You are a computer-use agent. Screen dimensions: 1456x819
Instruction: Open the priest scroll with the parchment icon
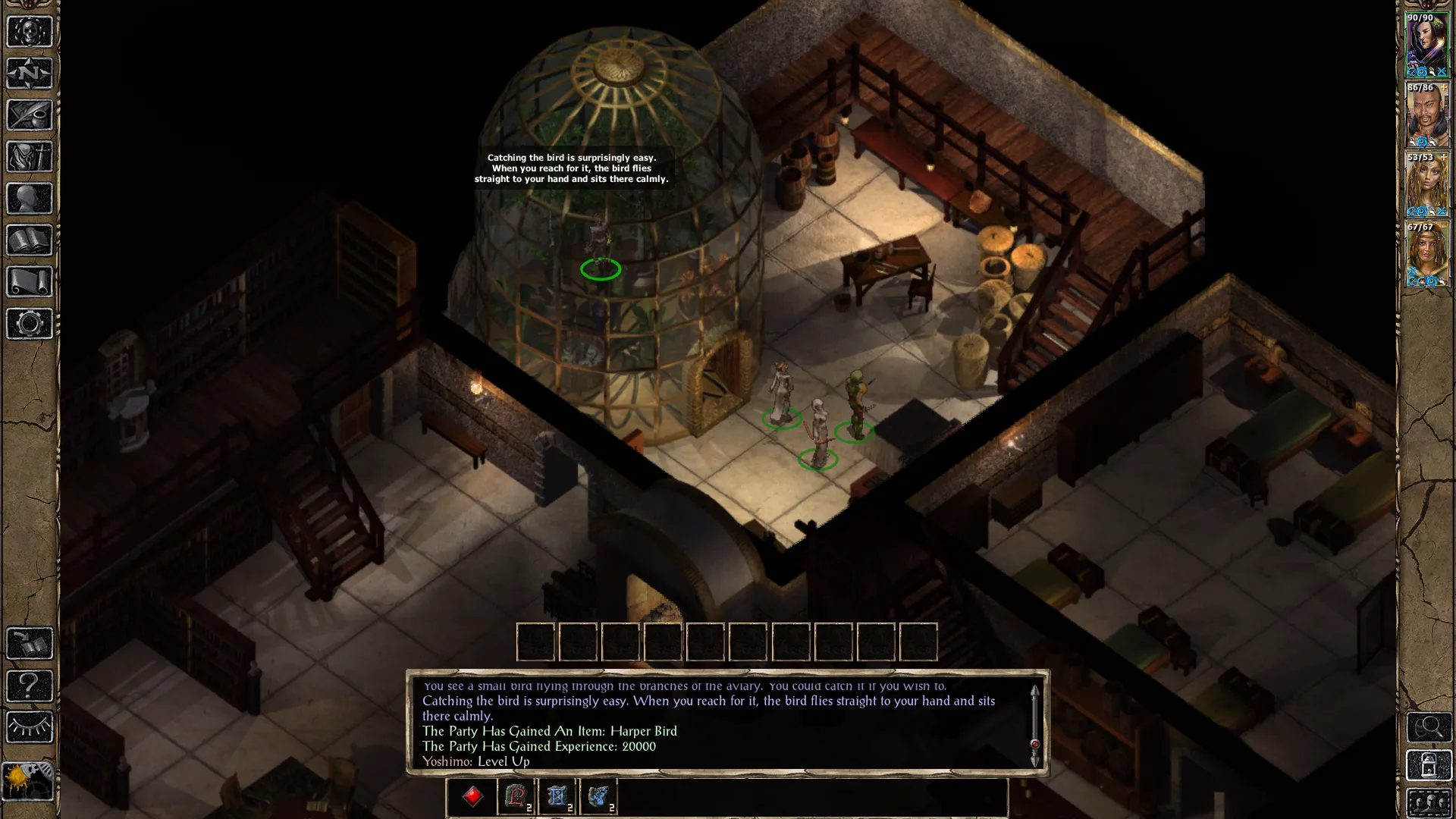pyautogui.click(x=29, y=282)
